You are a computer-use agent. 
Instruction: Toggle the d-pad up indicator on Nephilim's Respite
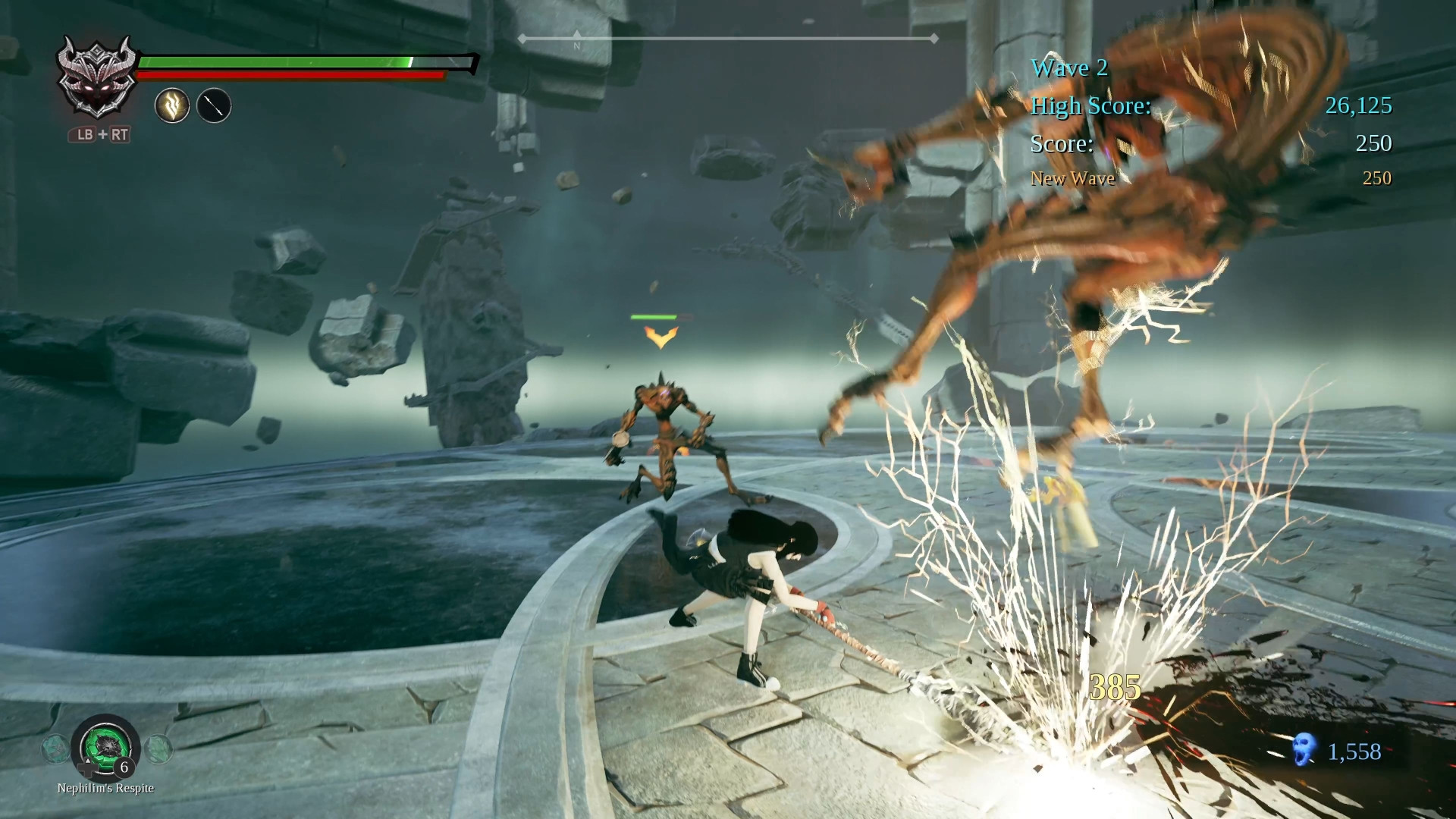coord(88,761)
